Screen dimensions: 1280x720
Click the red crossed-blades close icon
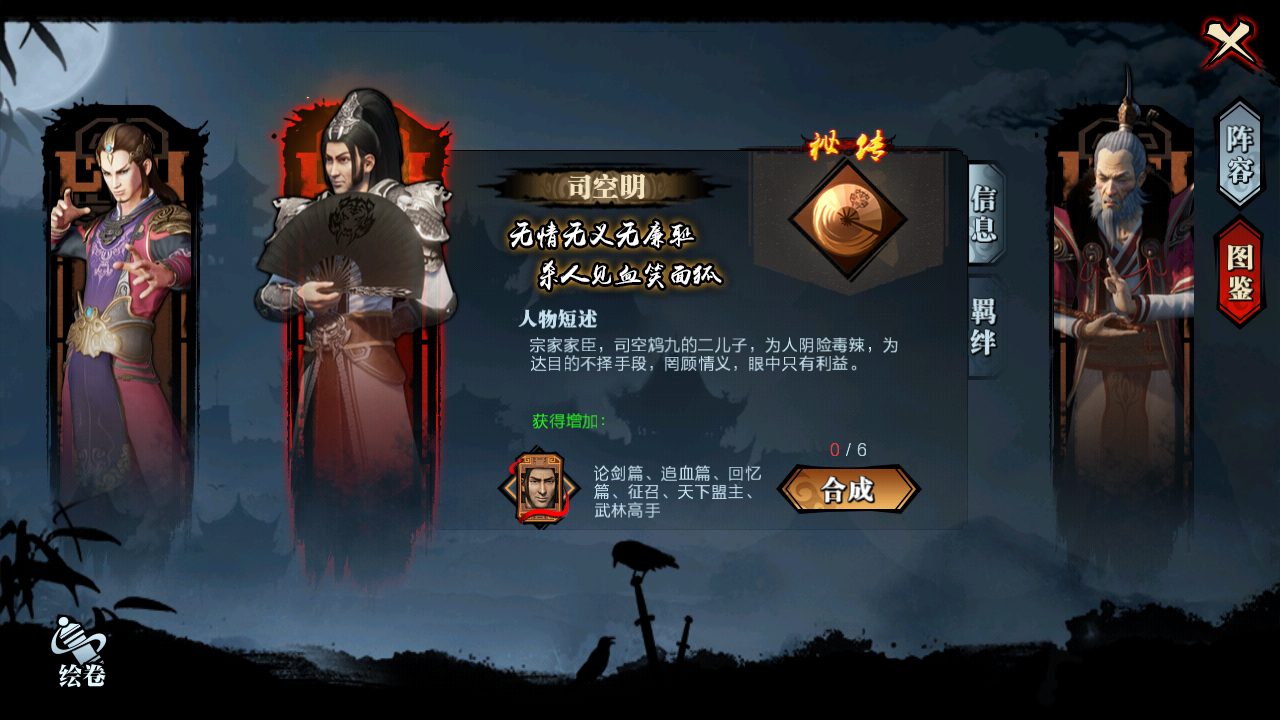click(x=1227, y=43)
